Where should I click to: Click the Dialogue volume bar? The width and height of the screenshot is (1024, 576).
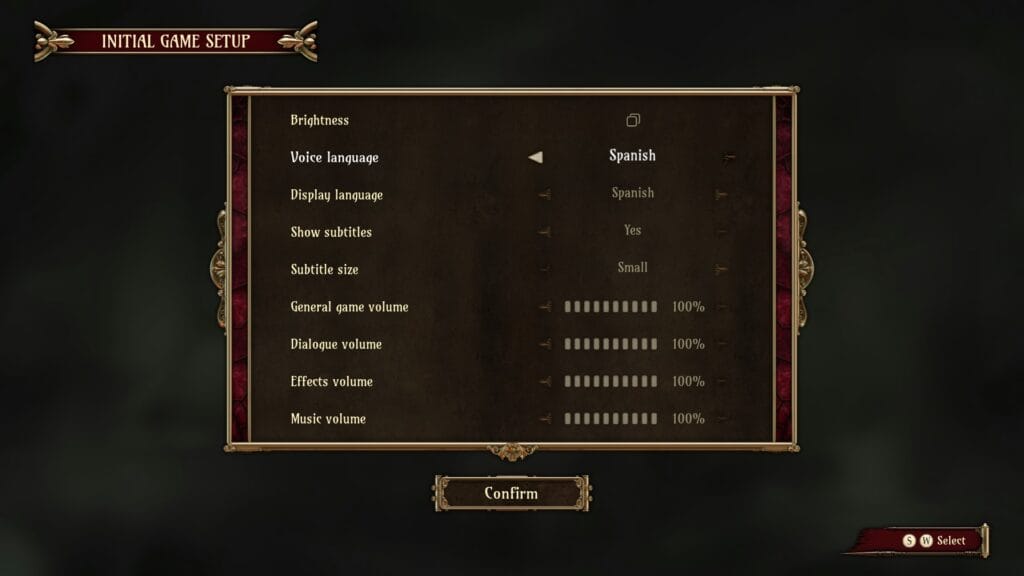(x=611, y=344)
